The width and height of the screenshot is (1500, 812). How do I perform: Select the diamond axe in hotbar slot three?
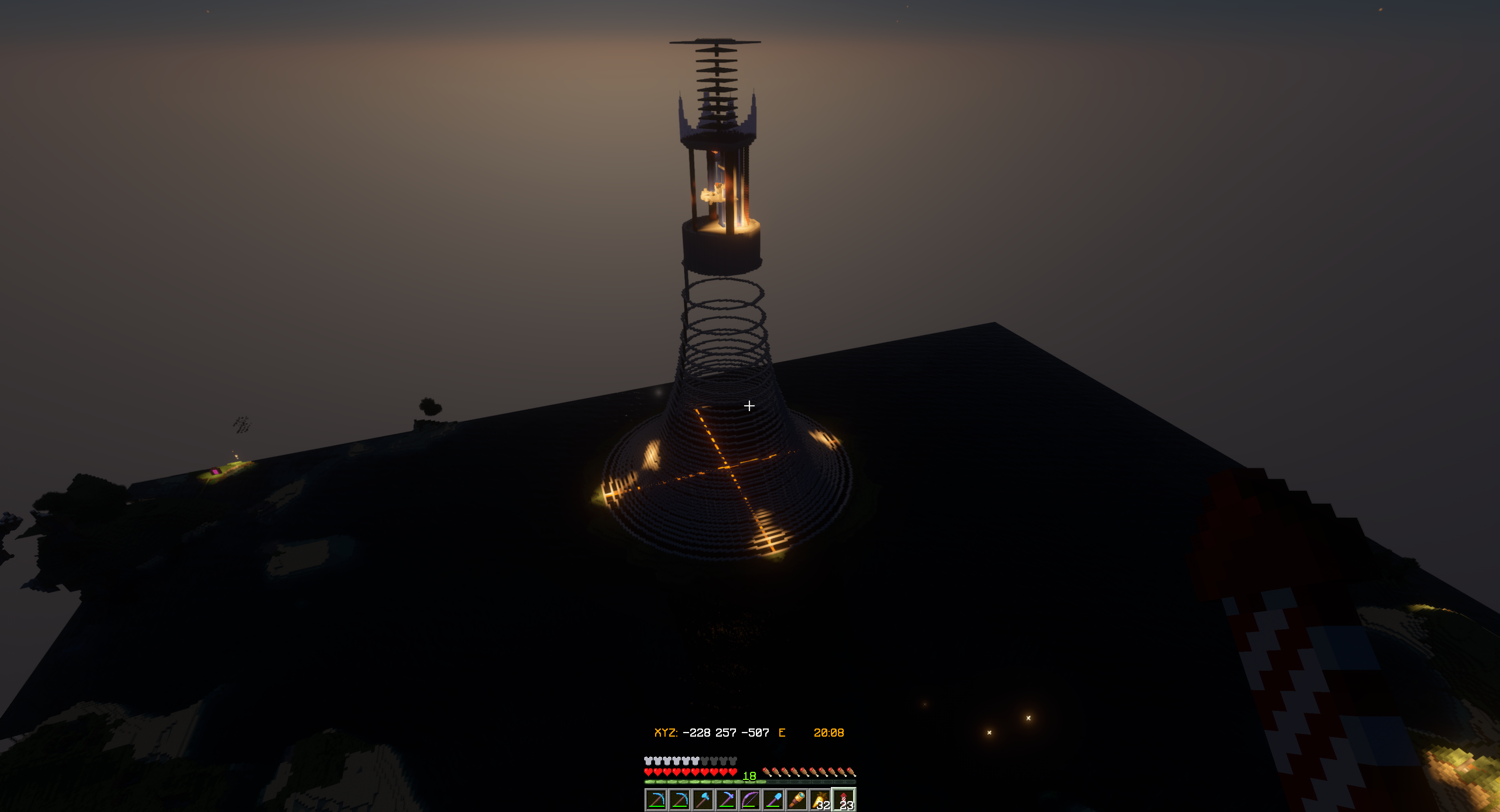(x=704, y=801)
